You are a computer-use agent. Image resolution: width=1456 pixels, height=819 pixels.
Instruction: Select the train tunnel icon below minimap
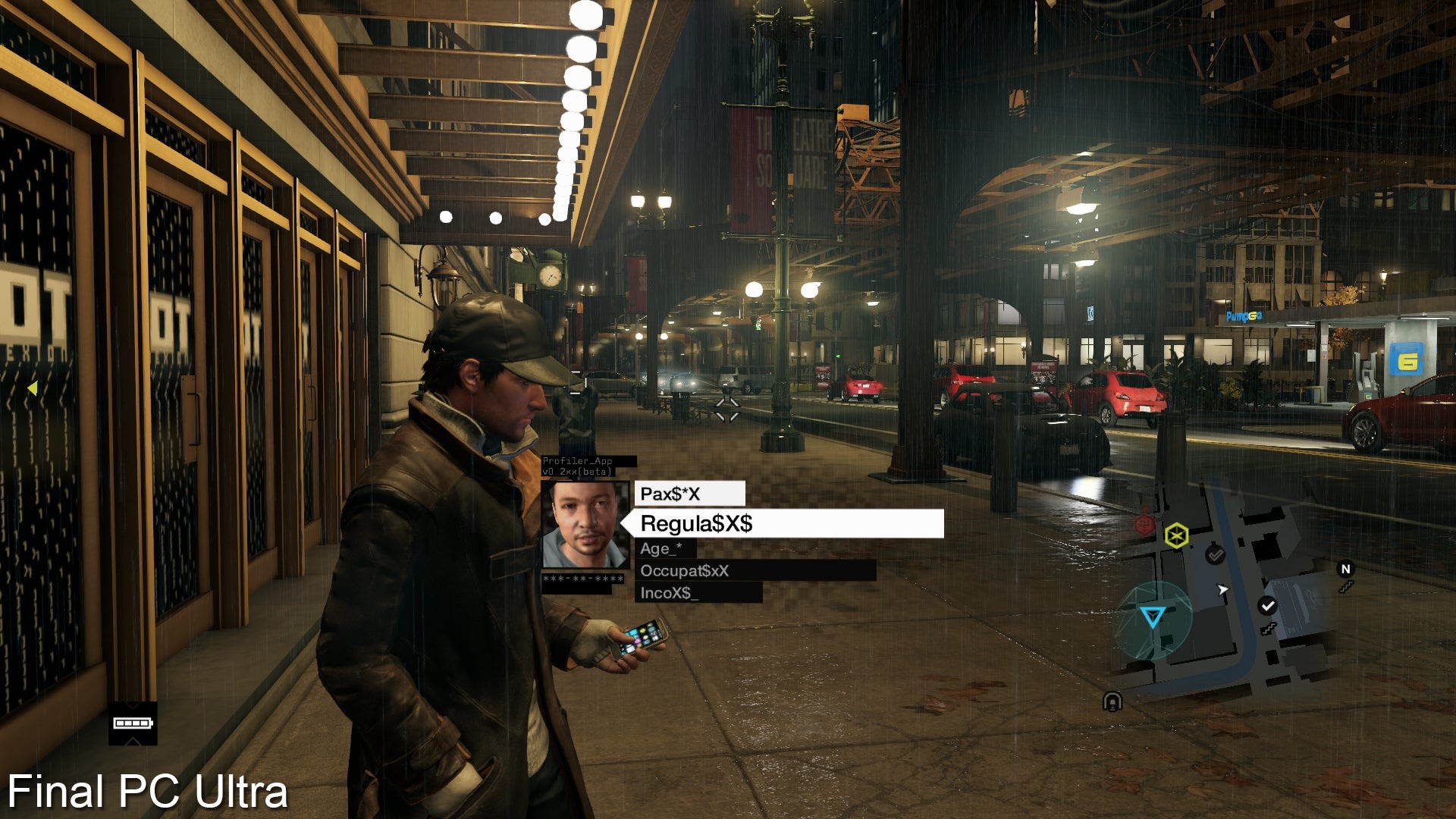1112,701
